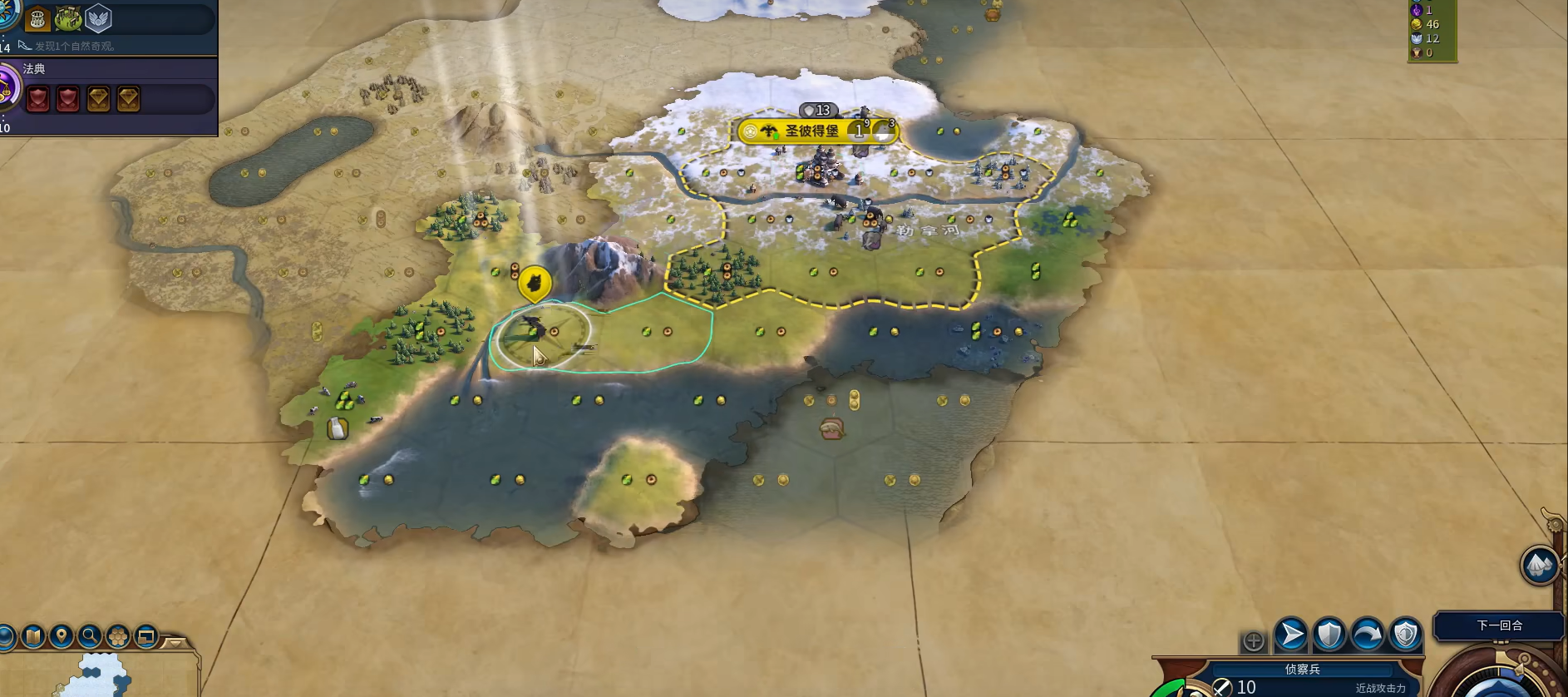Viewport: 1568px width, 697px height.
Task: Toggle the map pins button
Action: 62,637
